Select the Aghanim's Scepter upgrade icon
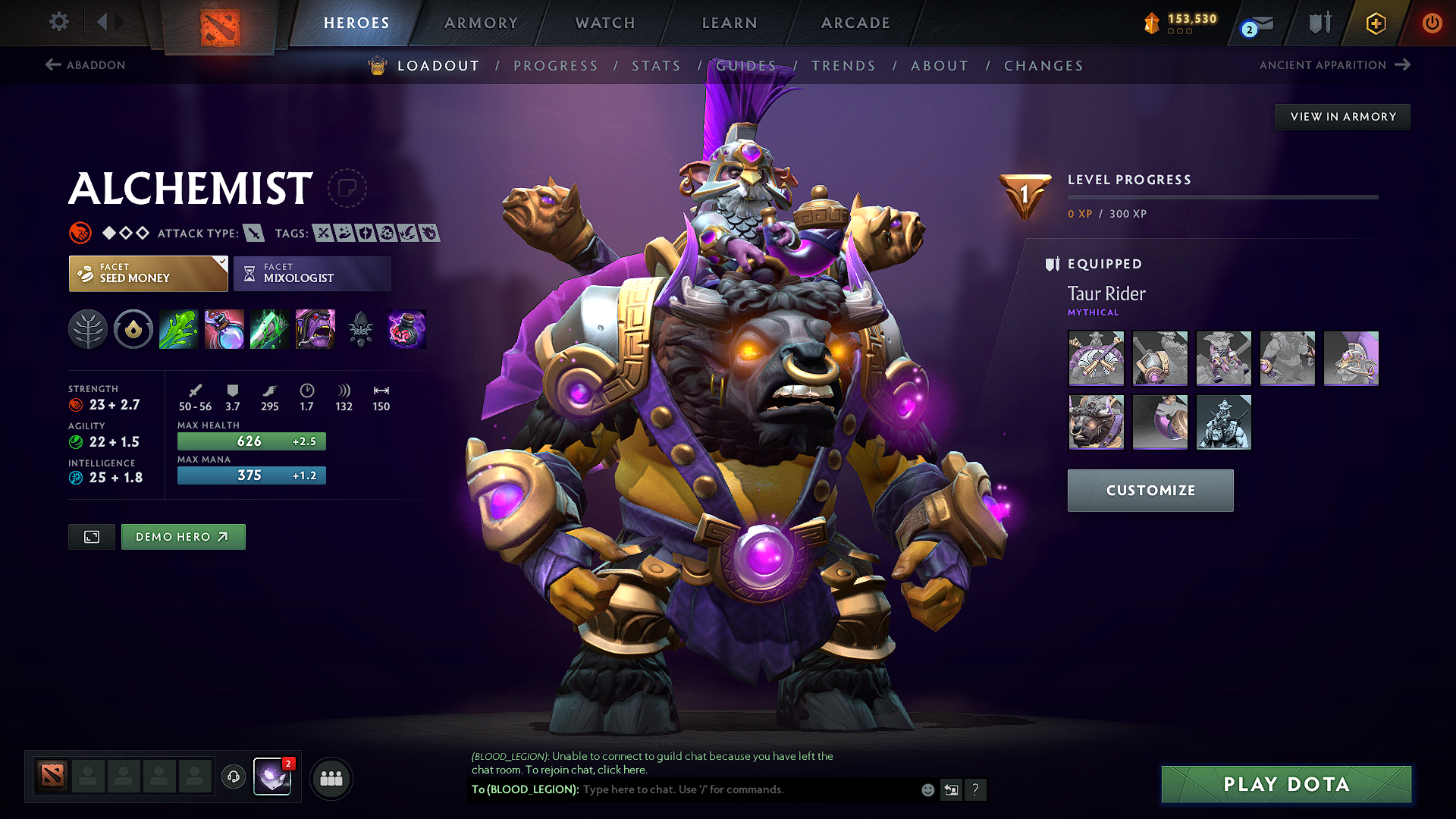The width and height of the screenshot is (1456, 819). pos(360,329)
